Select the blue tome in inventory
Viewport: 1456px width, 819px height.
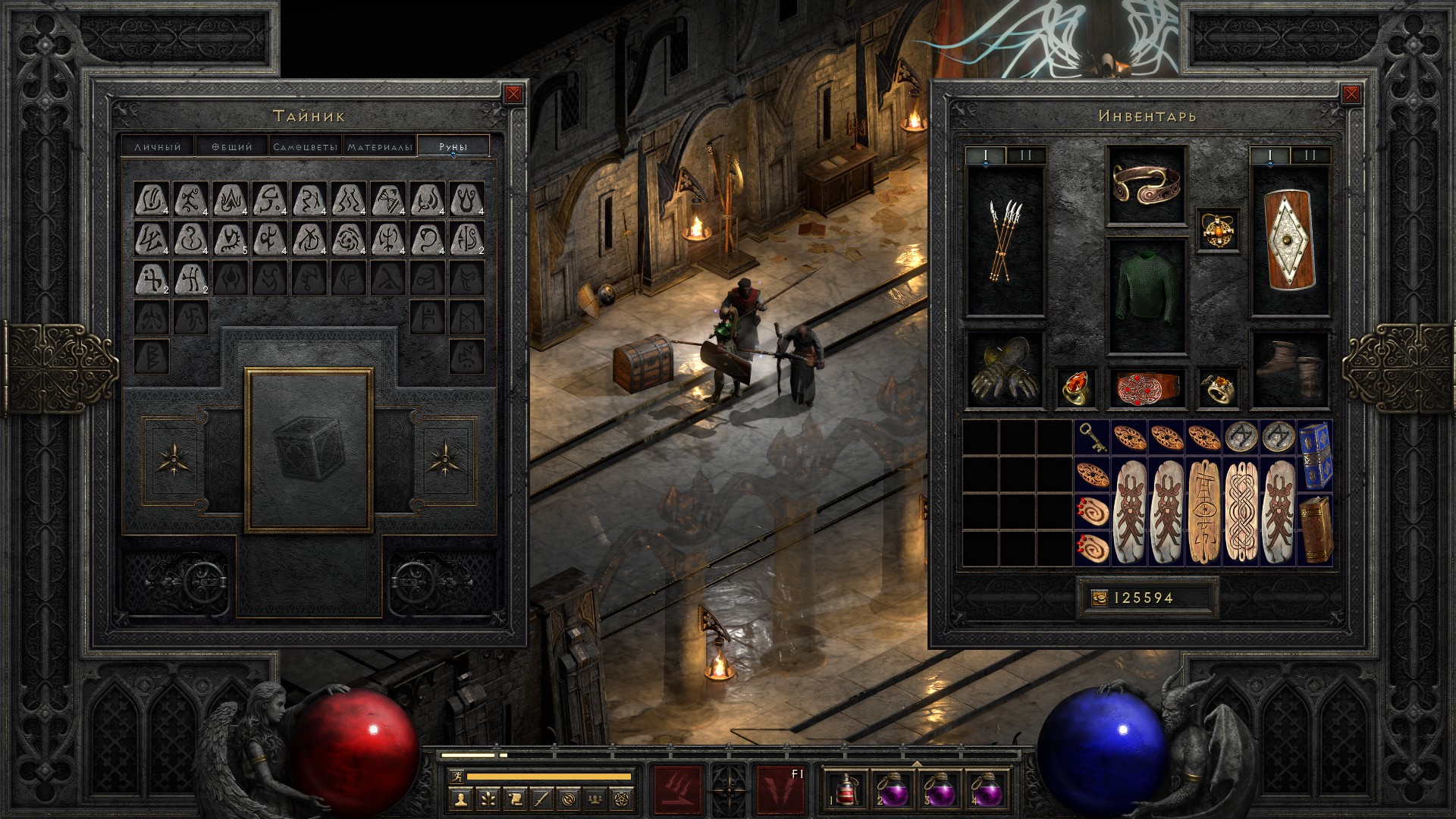(1315, 454)
